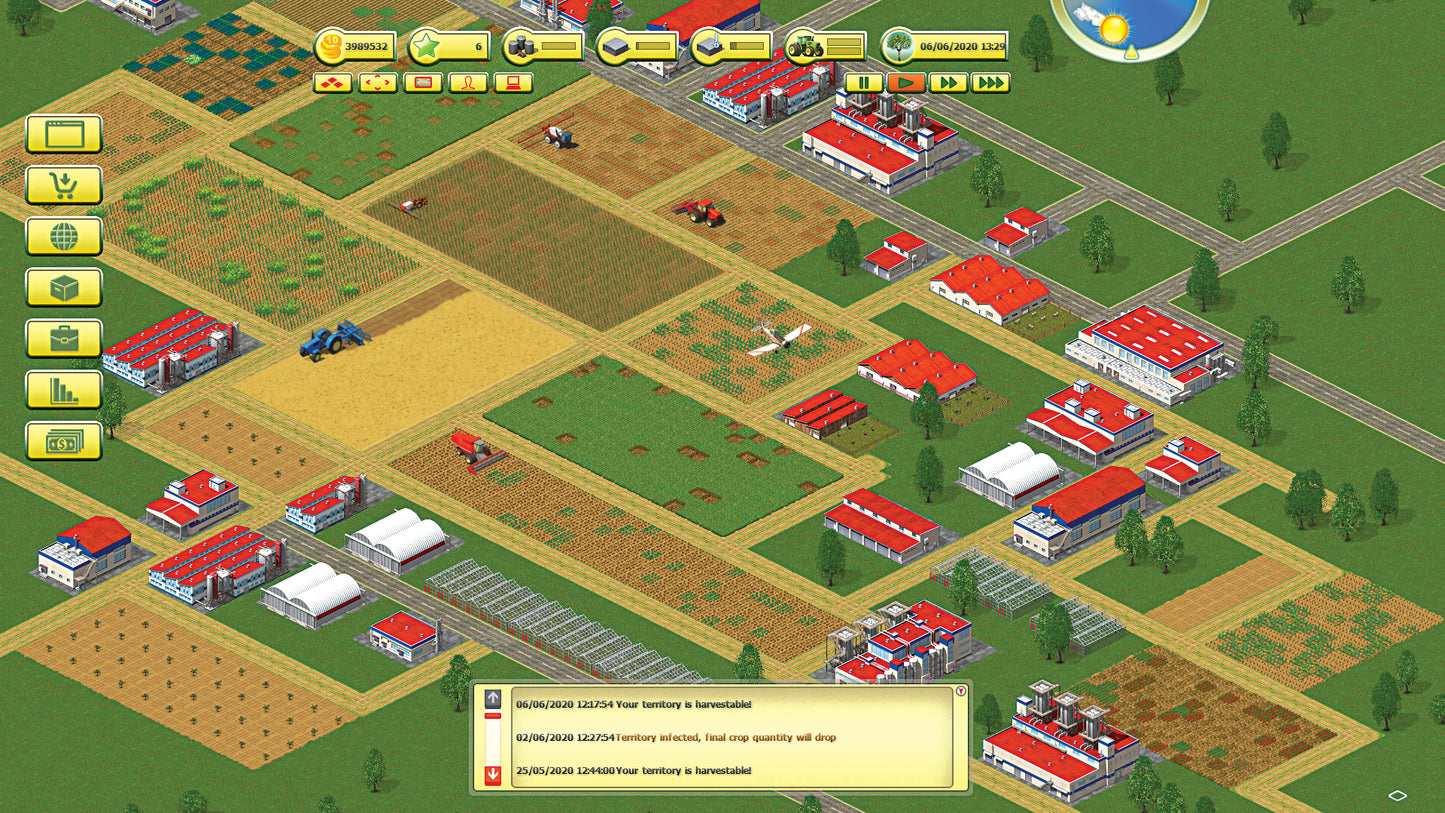The width and height of the screenshot is (1445, 813).
Task: Open the dollar bills finance menu
Action: pyautogui.click(x=64, y=441)
